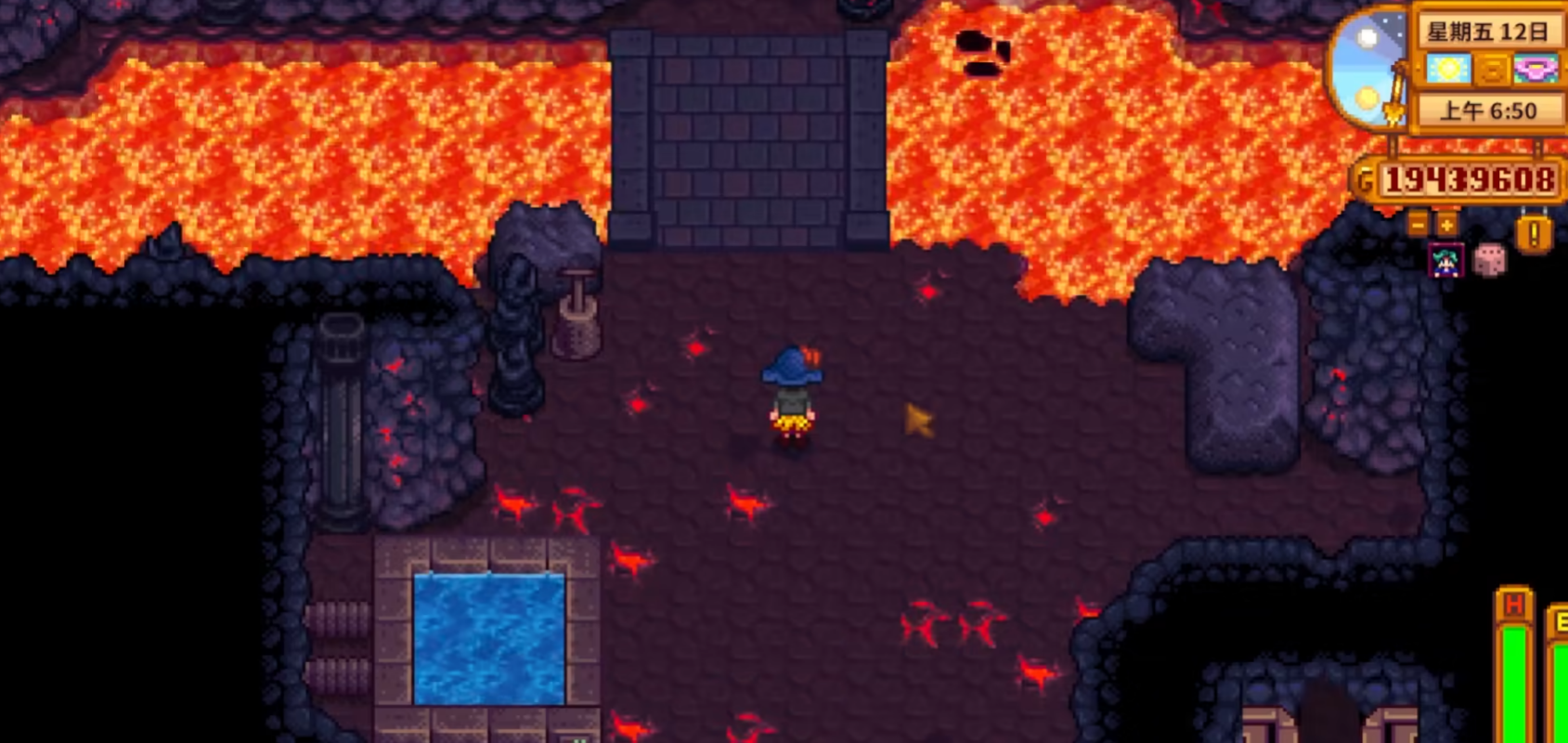1568x743 pixels.
Task: Open the journal with the exclamation icon
Action: tap(1534, 233)
